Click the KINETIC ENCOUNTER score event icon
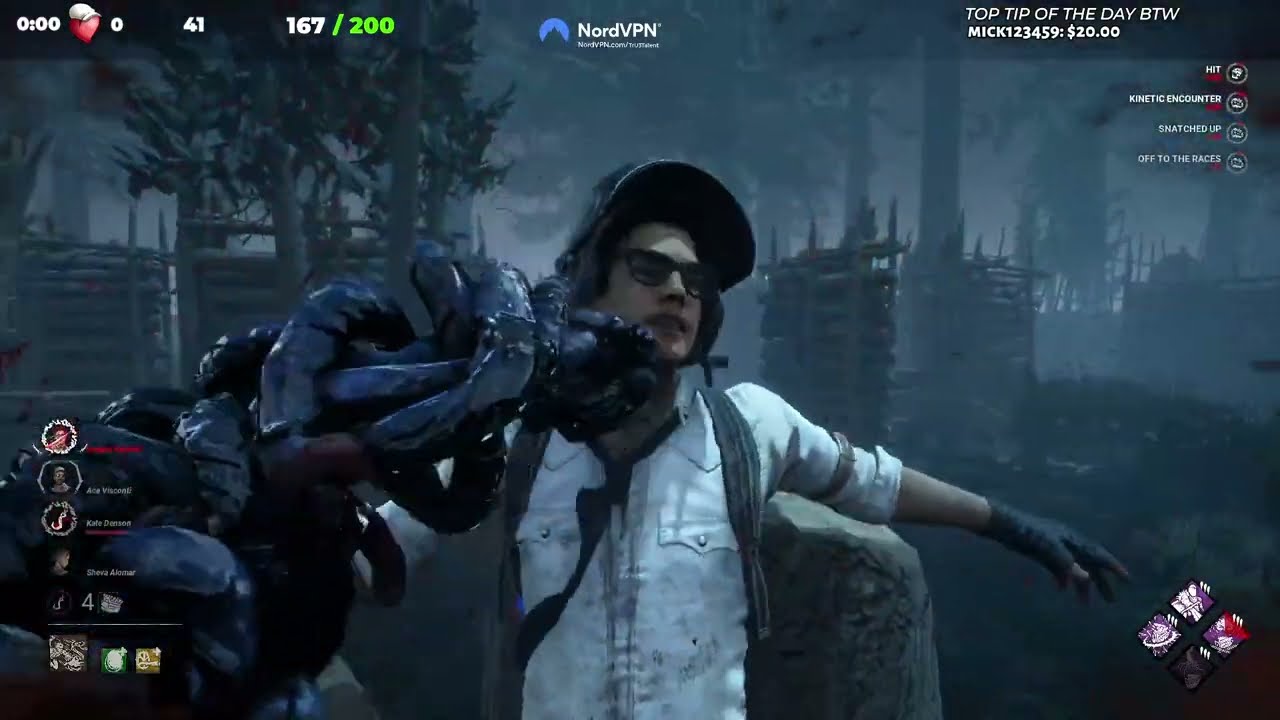The height and width of the screenshot is (720, 1280). [x=1237, y=100]
